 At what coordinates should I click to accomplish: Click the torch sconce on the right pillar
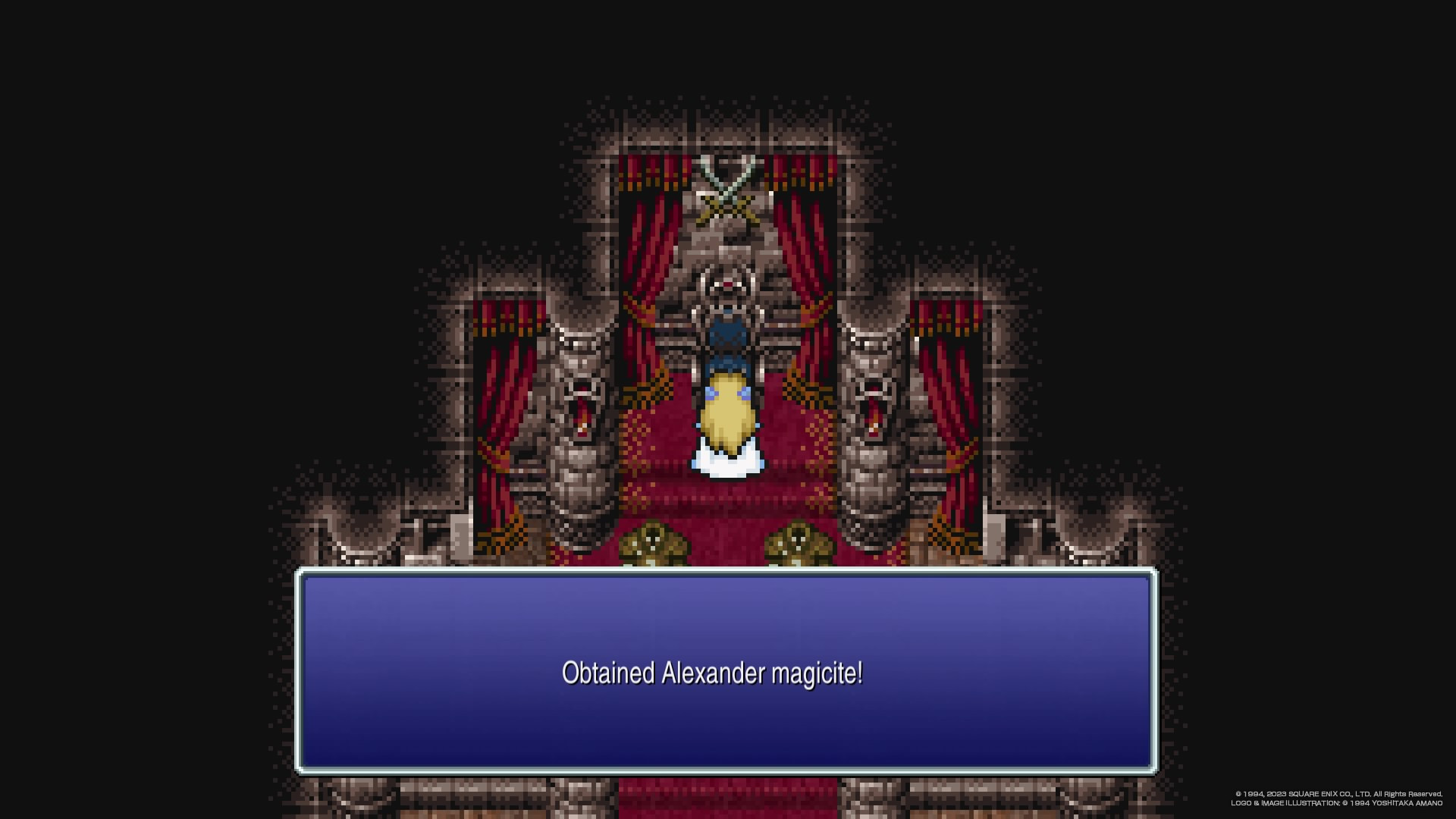click(x=874, y=413)
